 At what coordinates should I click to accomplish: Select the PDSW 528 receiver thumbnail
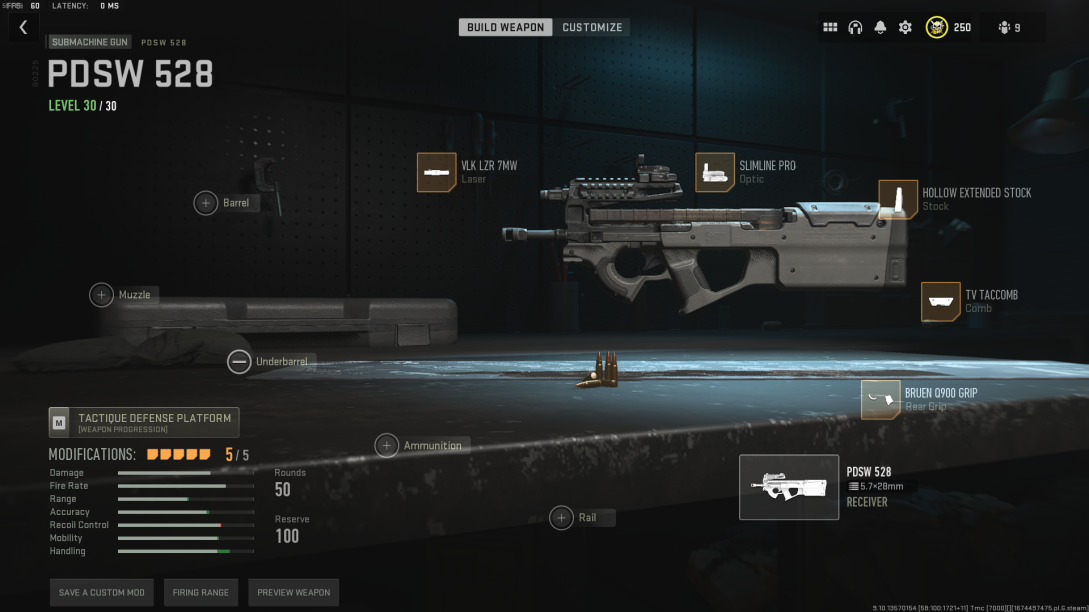pos(789,487)
